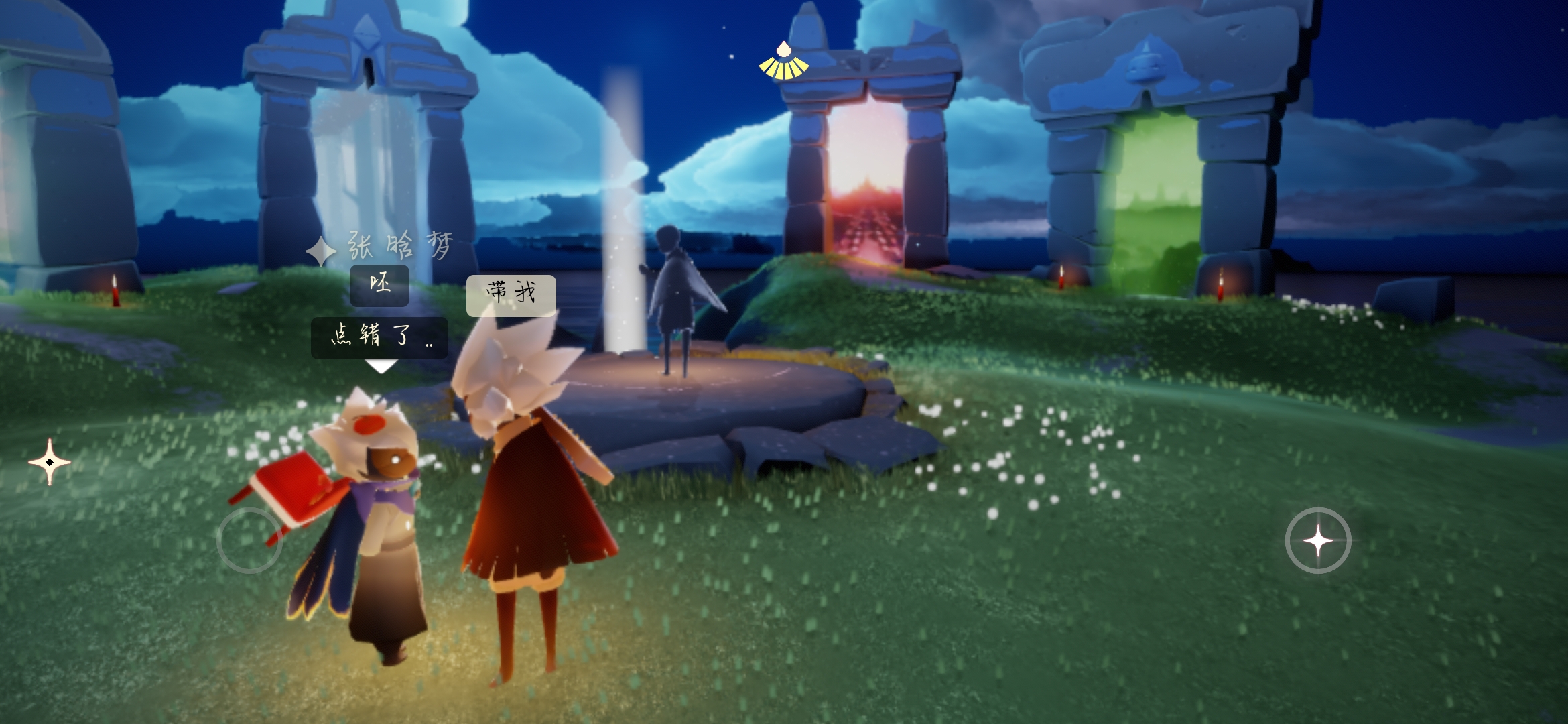The width and height of the screenshot is (1568, 724).
Task: Select the star beside player name 张晗梦
Action: tap(321, 251)
